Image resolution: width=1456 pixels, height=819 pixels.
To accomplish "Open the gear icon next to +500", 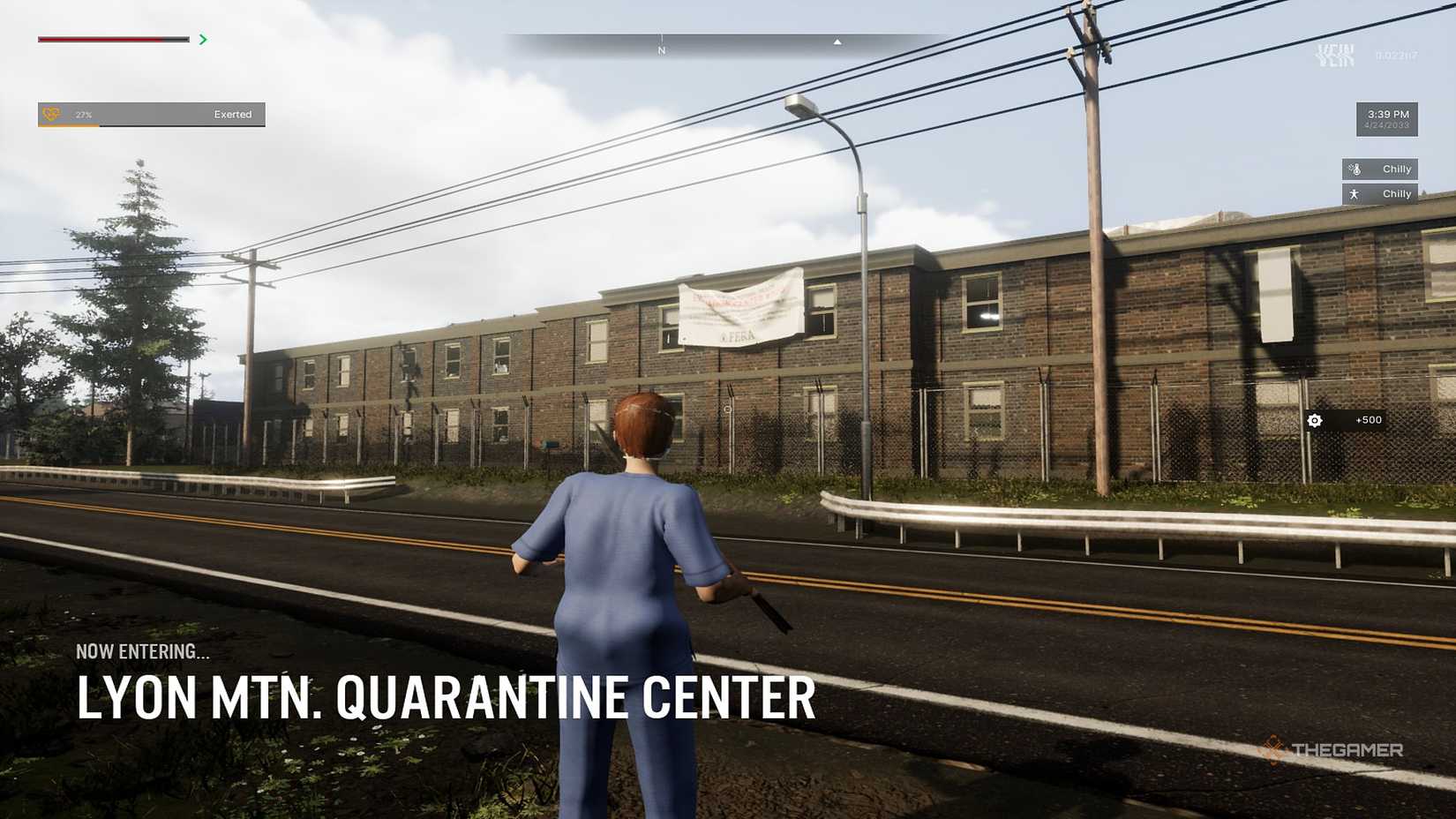I will coord(1315,421).
